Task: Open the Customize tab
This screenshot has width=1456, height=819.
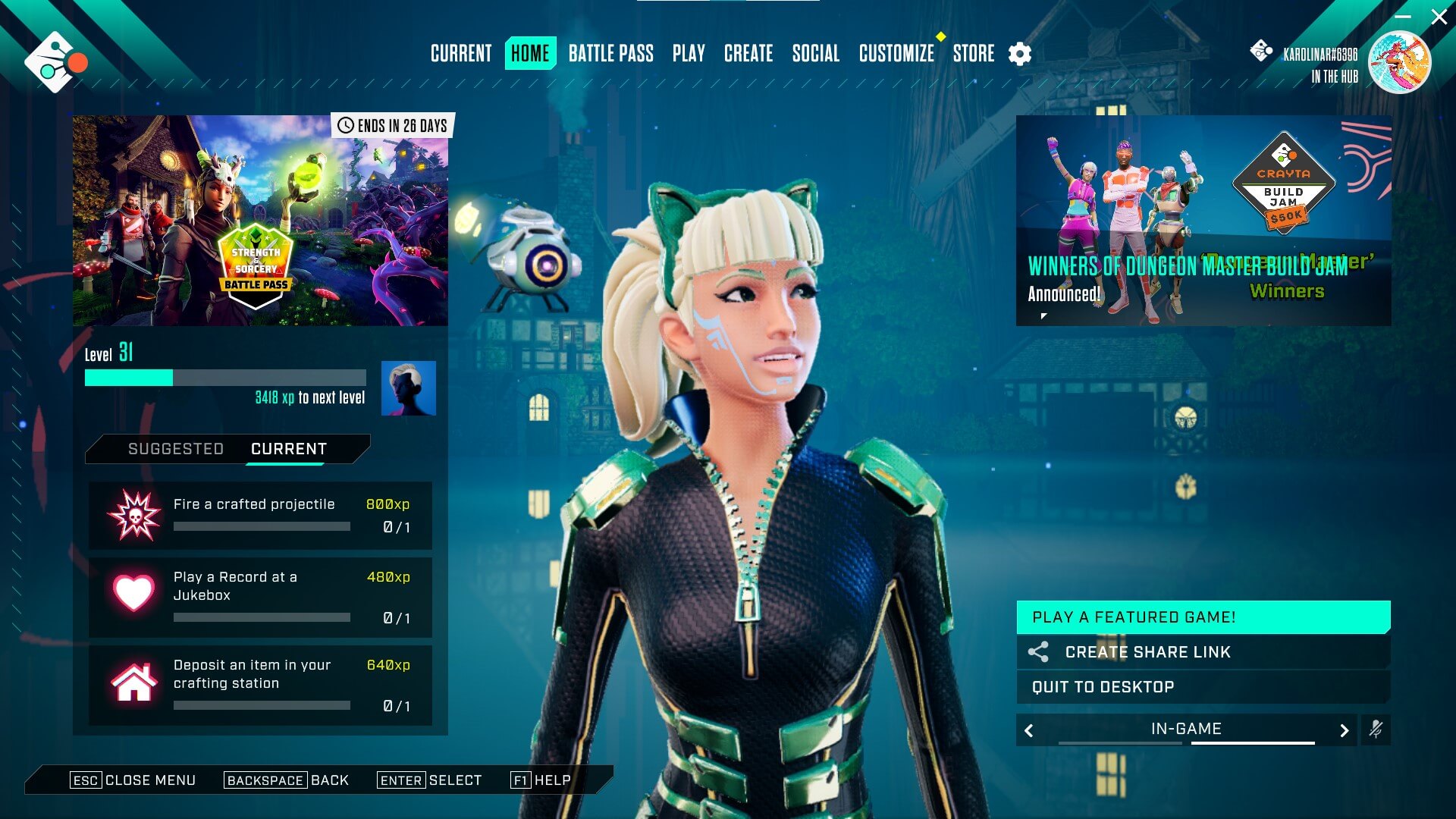Action: pos(896,54)
